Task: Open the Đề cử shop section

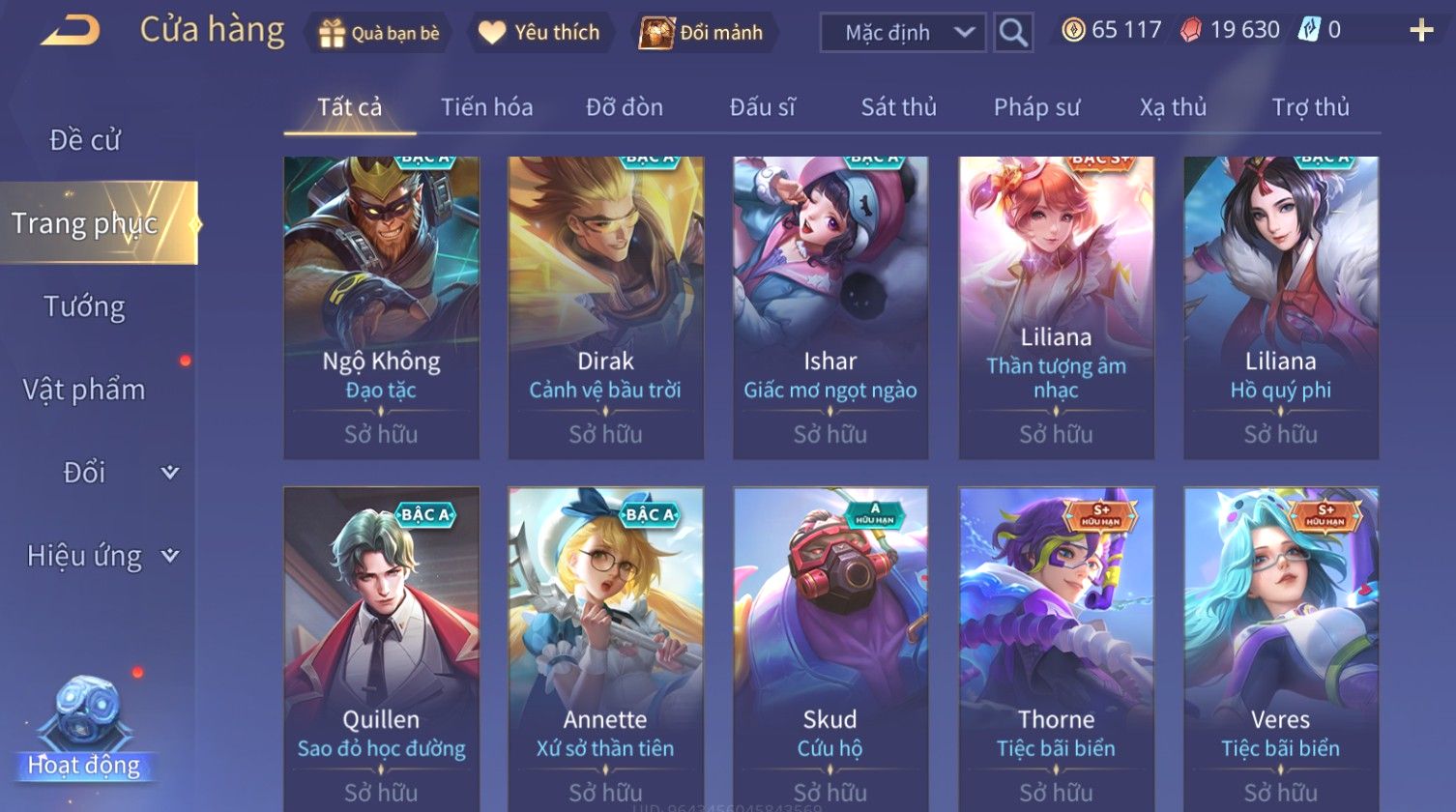Action: tap(85, 140)
